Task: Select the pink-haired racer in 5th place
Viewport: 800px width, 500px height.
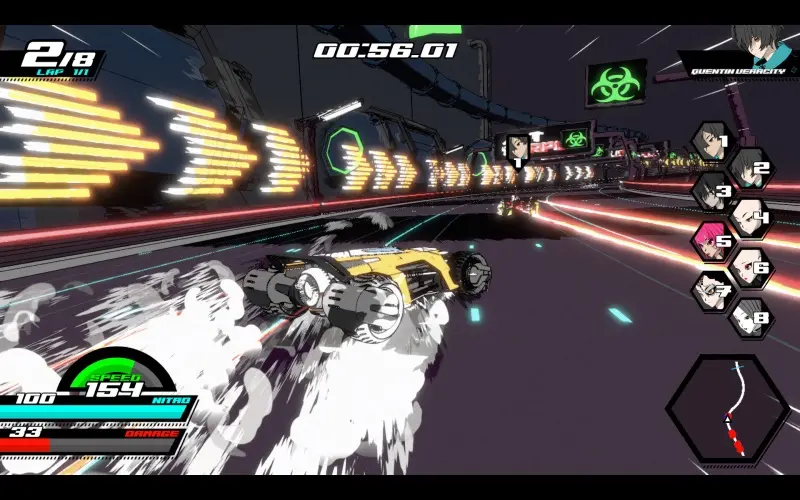Action: 711,241
